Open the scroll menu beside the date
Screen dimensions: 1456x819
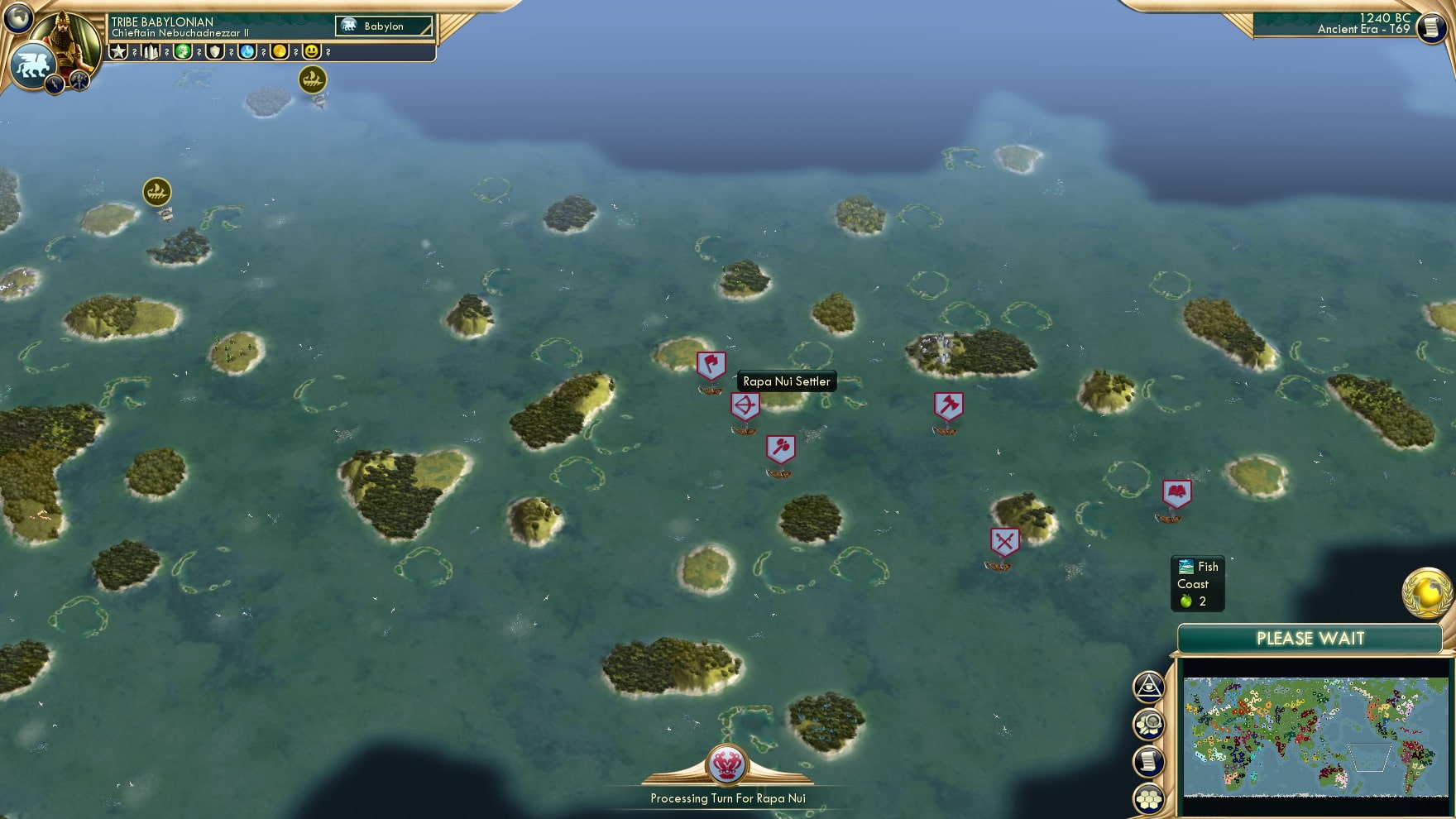1430,27
